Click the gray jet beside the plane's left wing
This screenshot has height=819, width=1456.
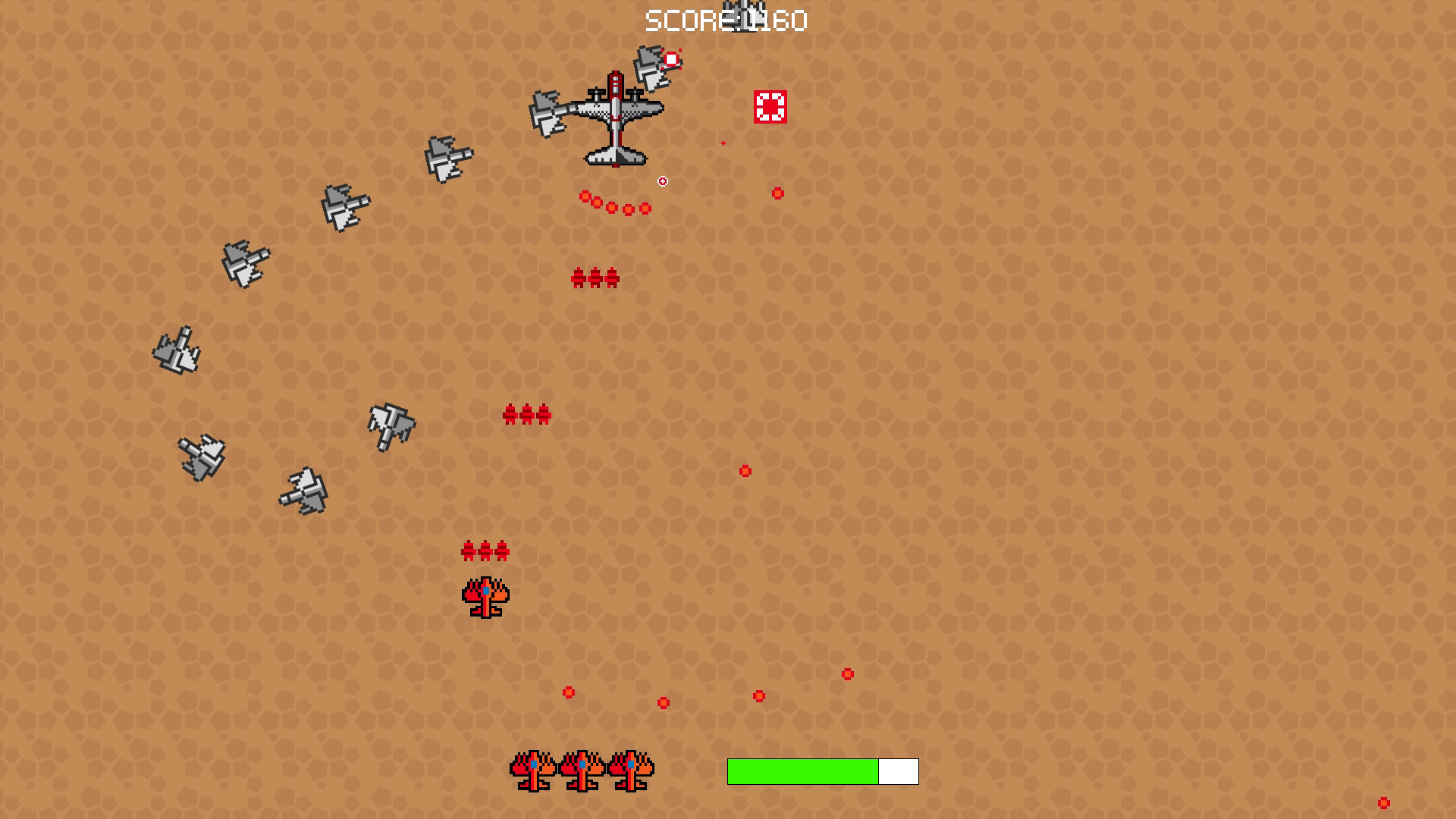pos(548,112)
